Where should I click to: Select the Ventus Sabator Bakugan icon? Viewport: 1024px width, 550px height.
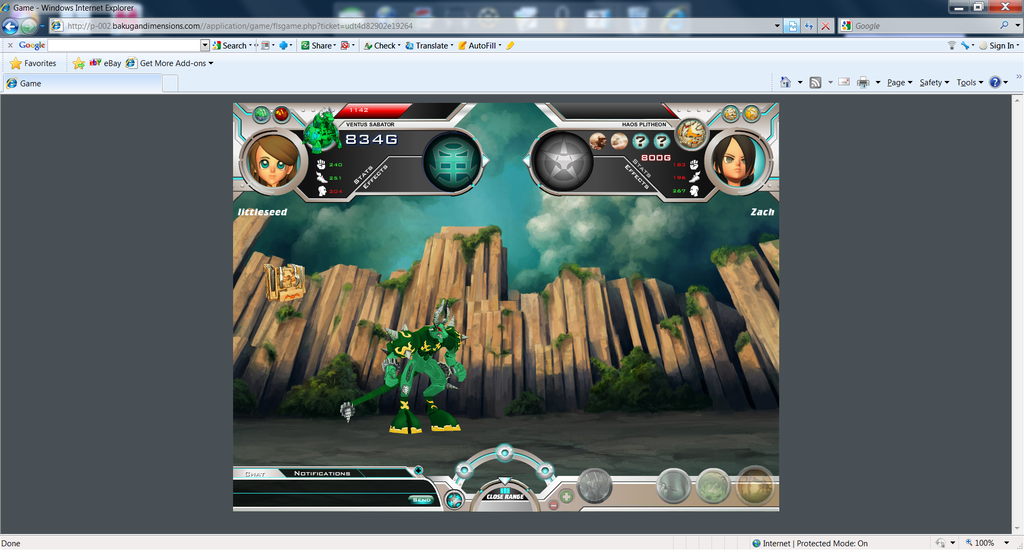tap(322, 129)
